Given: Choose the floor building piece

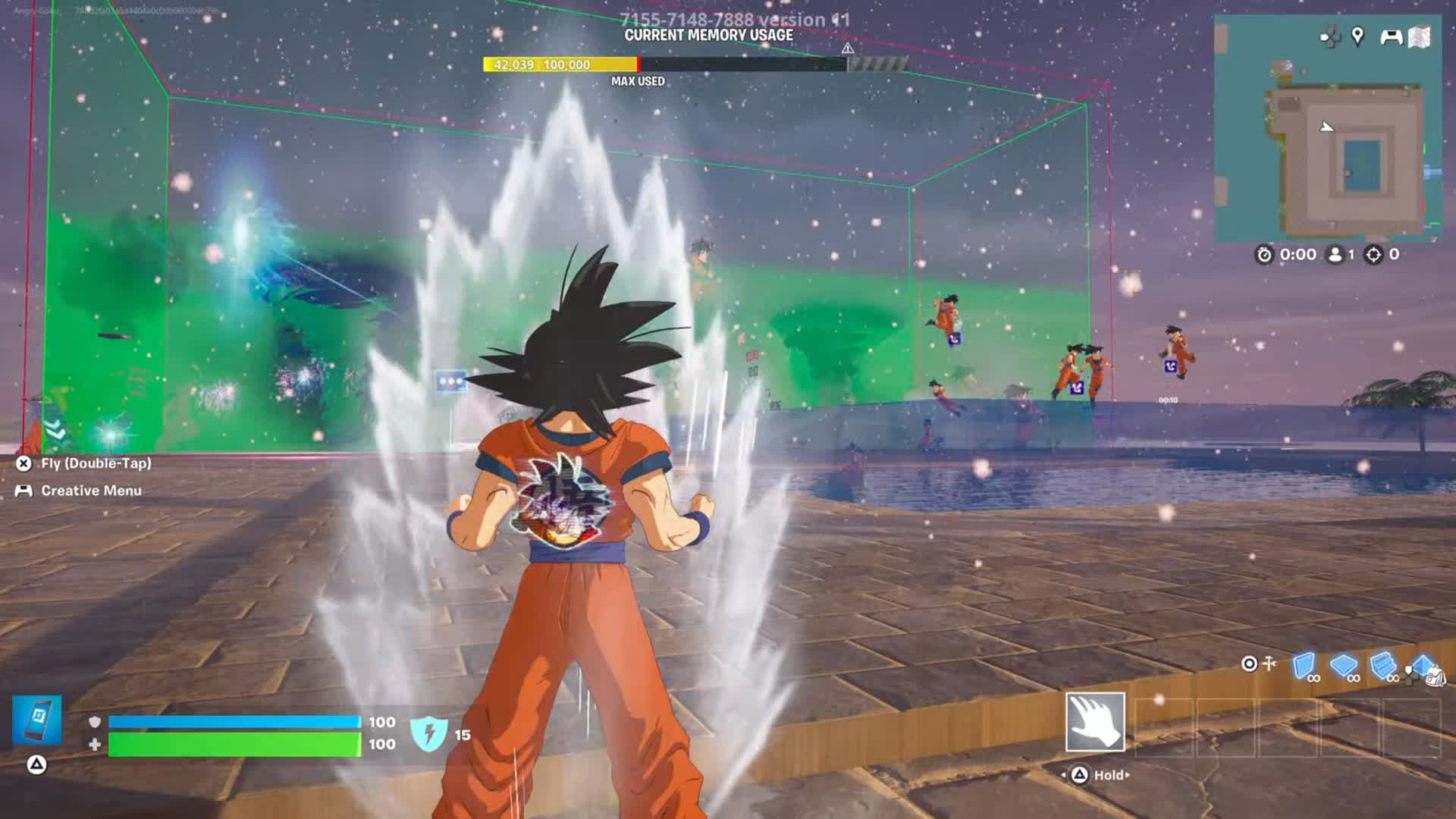Looking at the screenshot, I should click(1344, 665).
